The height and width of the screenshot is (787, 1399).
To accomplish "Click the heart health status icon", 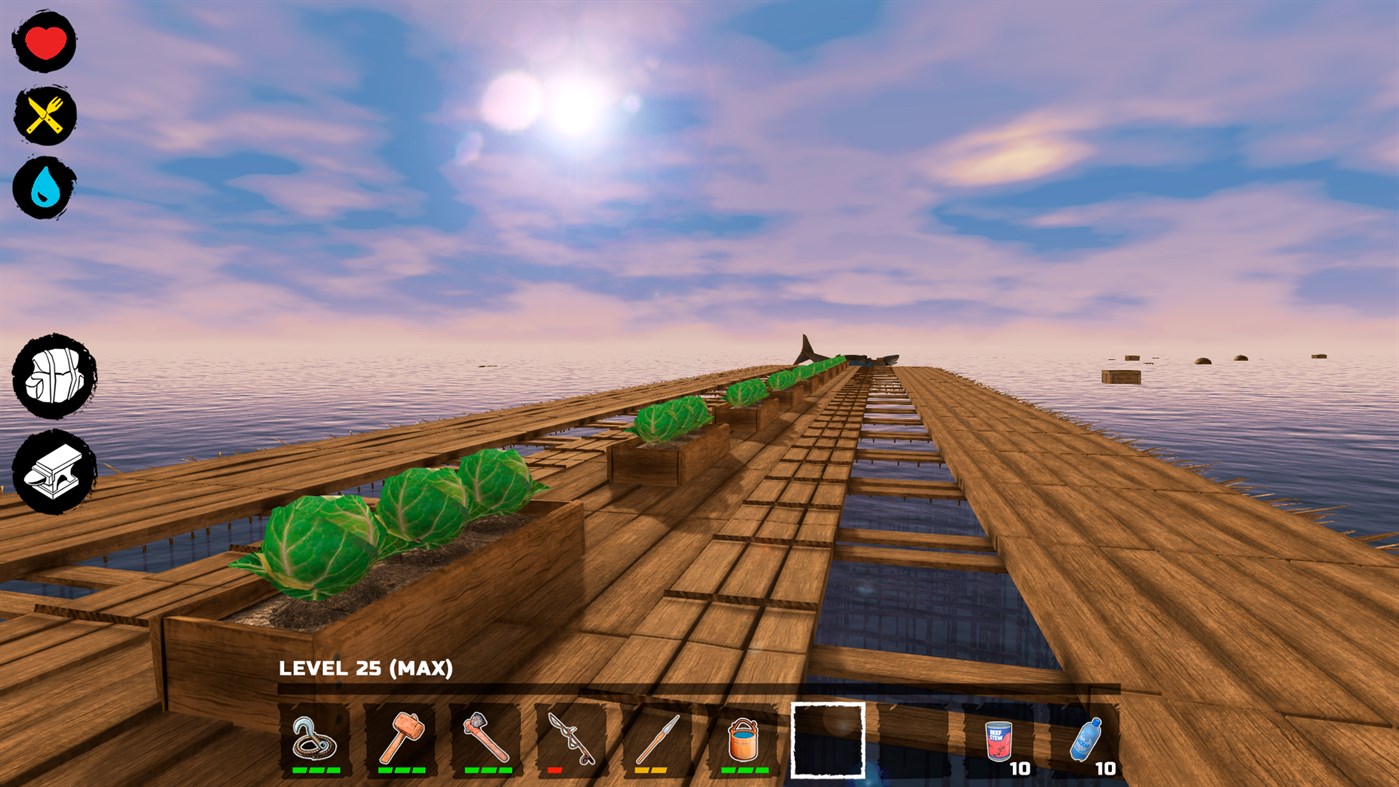I will coord(44,40).
